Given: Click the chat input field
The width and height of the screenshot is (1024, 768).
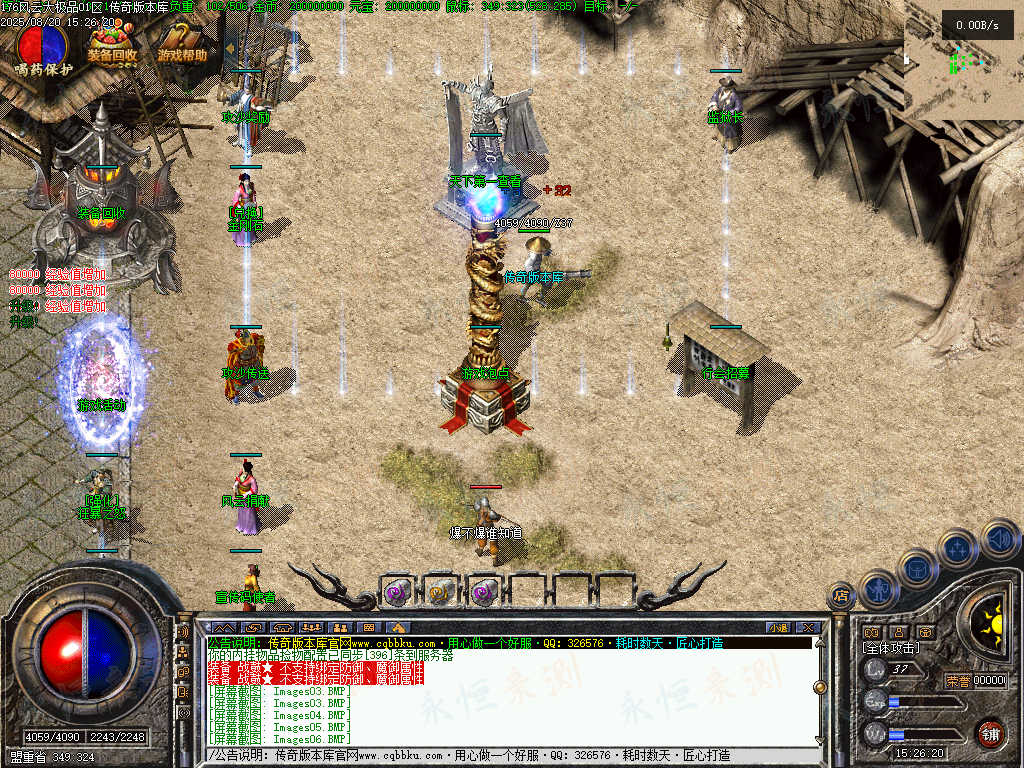Looking at the screenshot, I should [x=500, y=756].
